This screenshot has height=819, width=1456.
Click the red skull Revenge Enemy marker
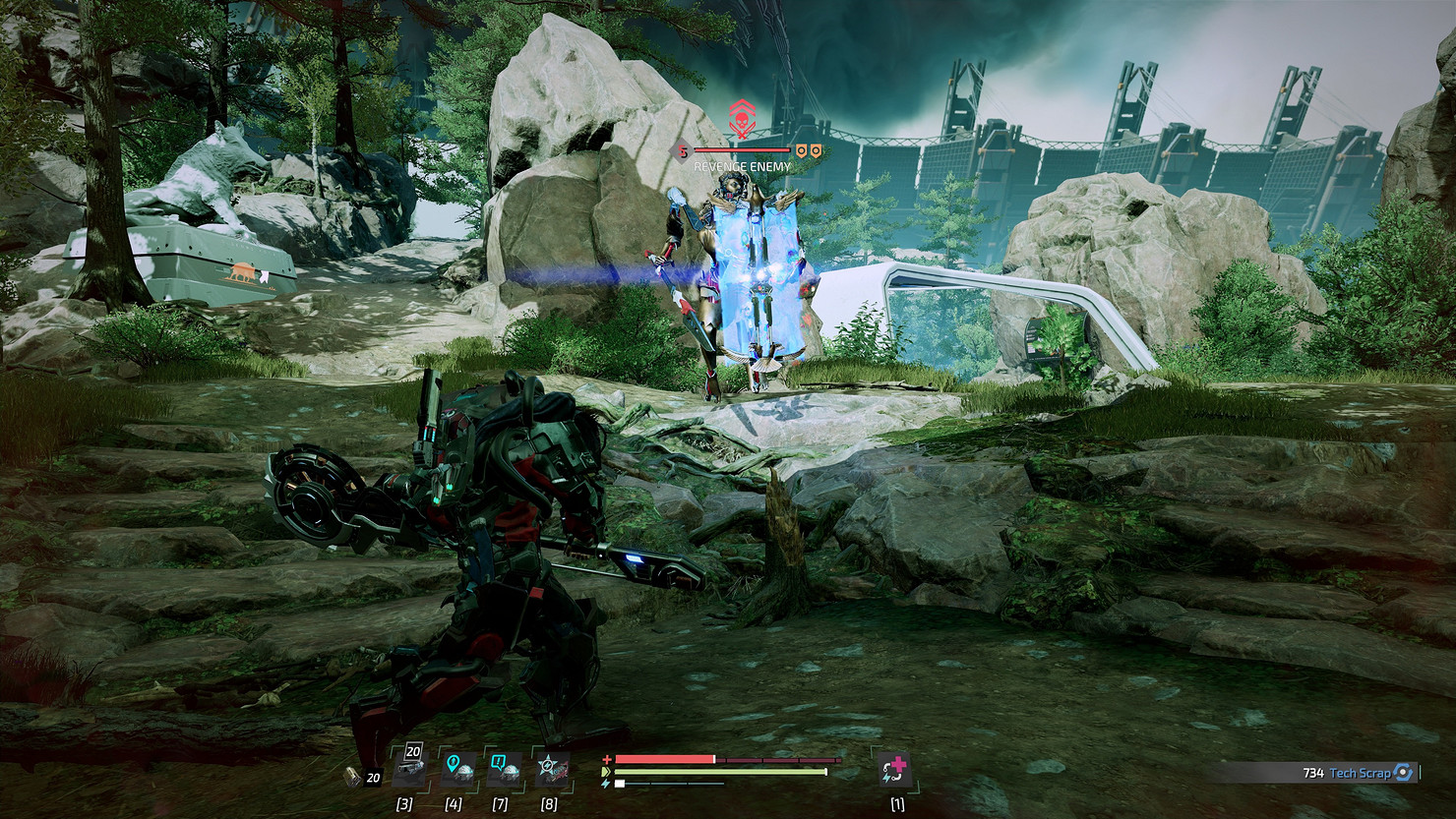point(742,118)
